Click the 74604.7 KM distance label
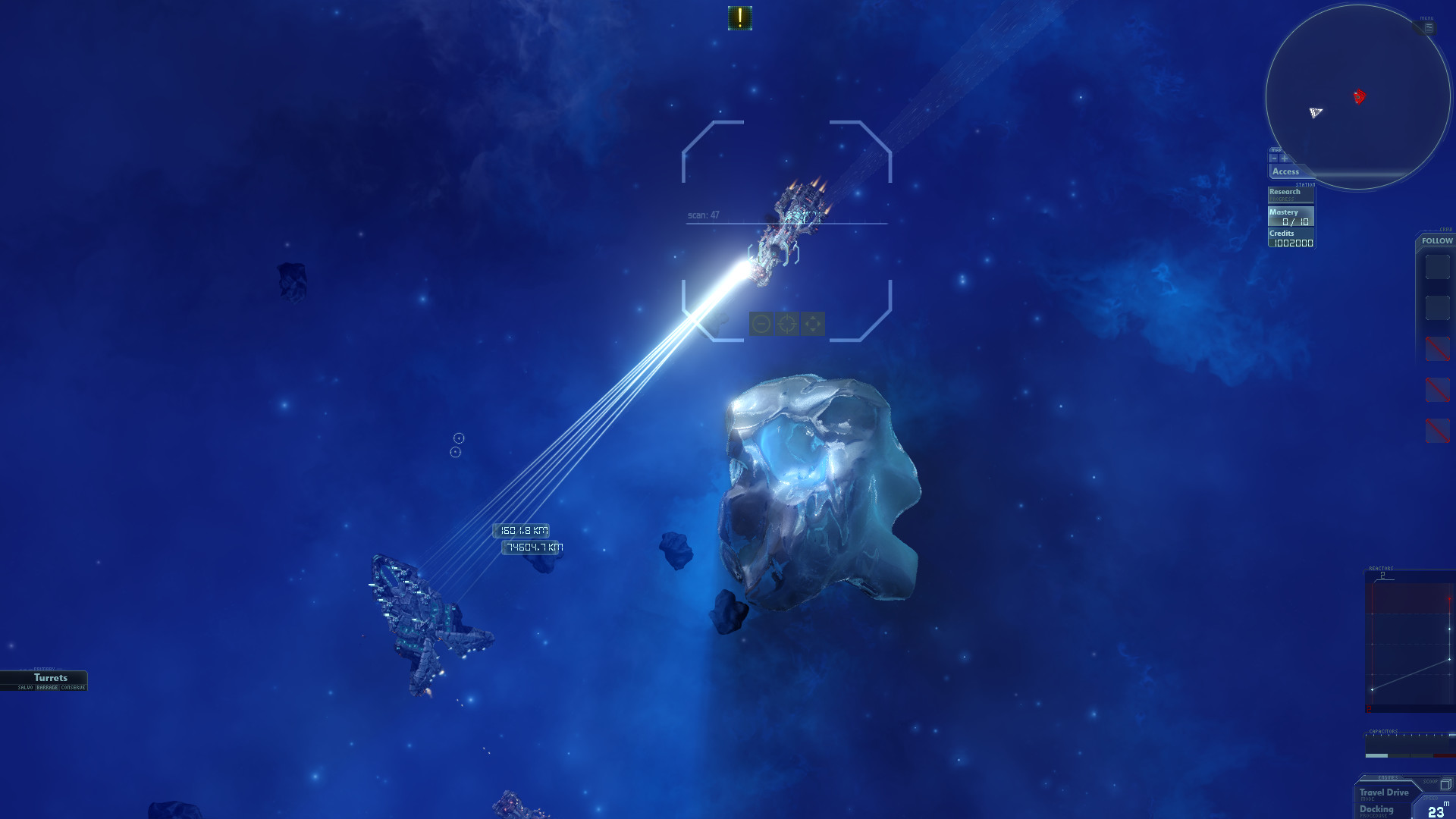The height and width of the screenshot is (819, 1456). 531,548
